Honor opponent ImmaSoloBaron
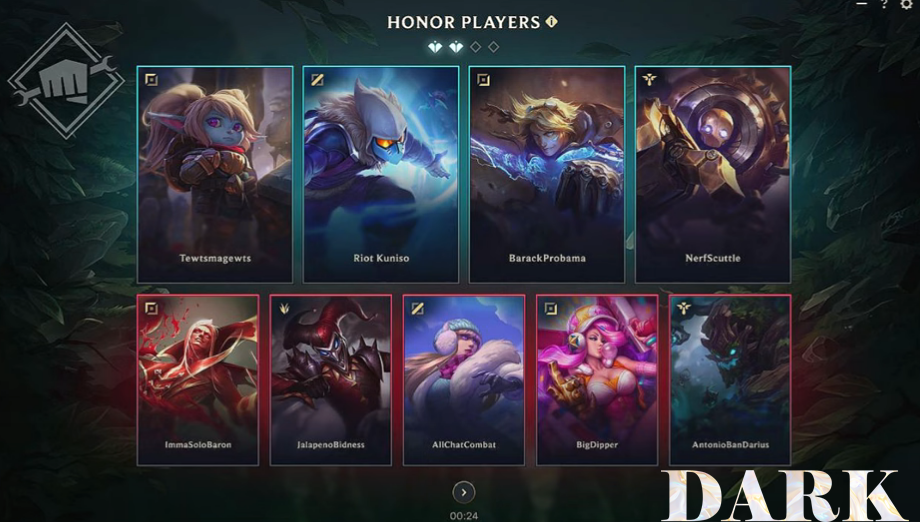The image size is (920, 522). pos(197,380)
